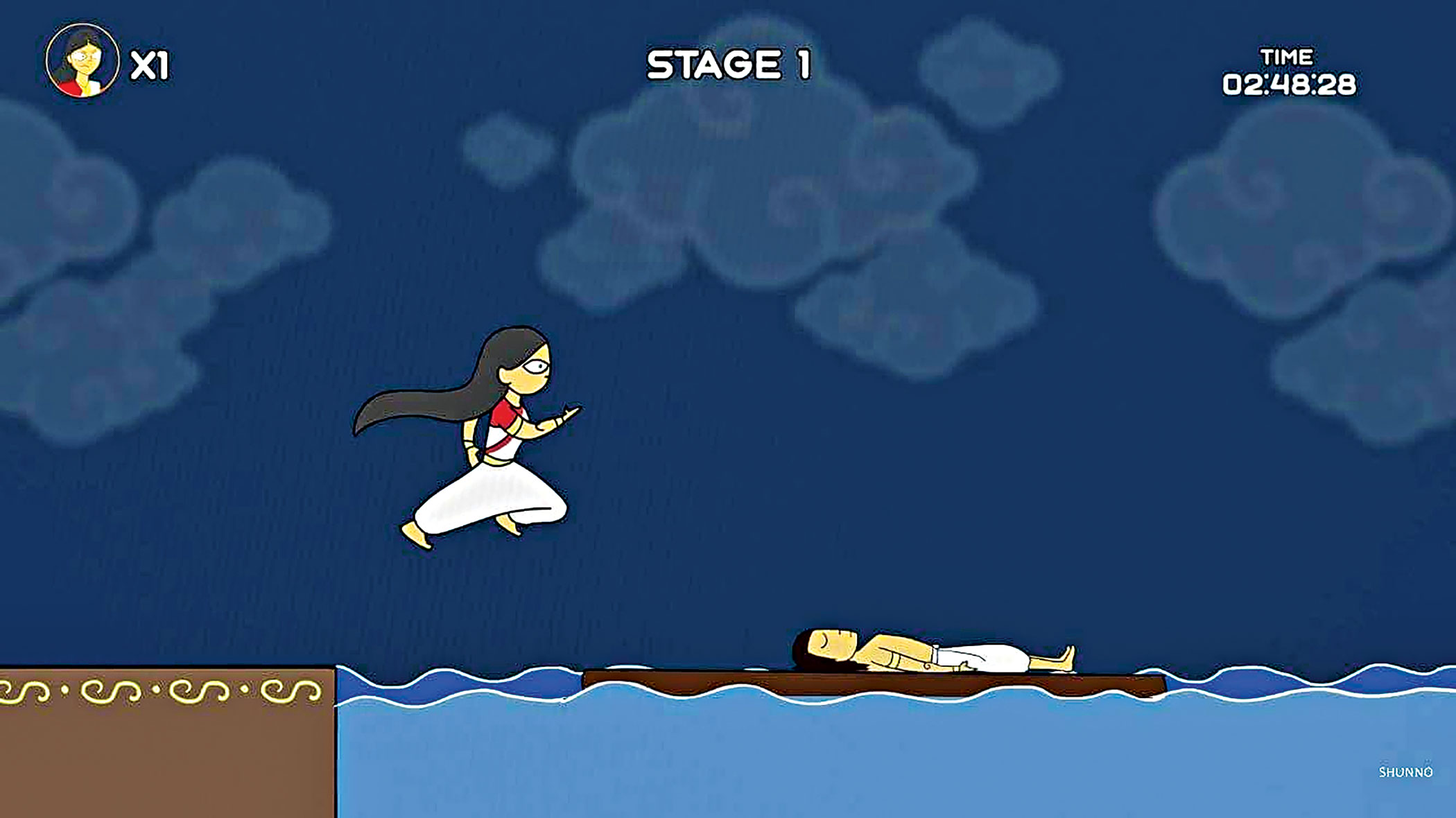The height and width of the screenshot is (818, 1456).
Task: Click the STAGE 1 title
Action: (x=728, y=64)
